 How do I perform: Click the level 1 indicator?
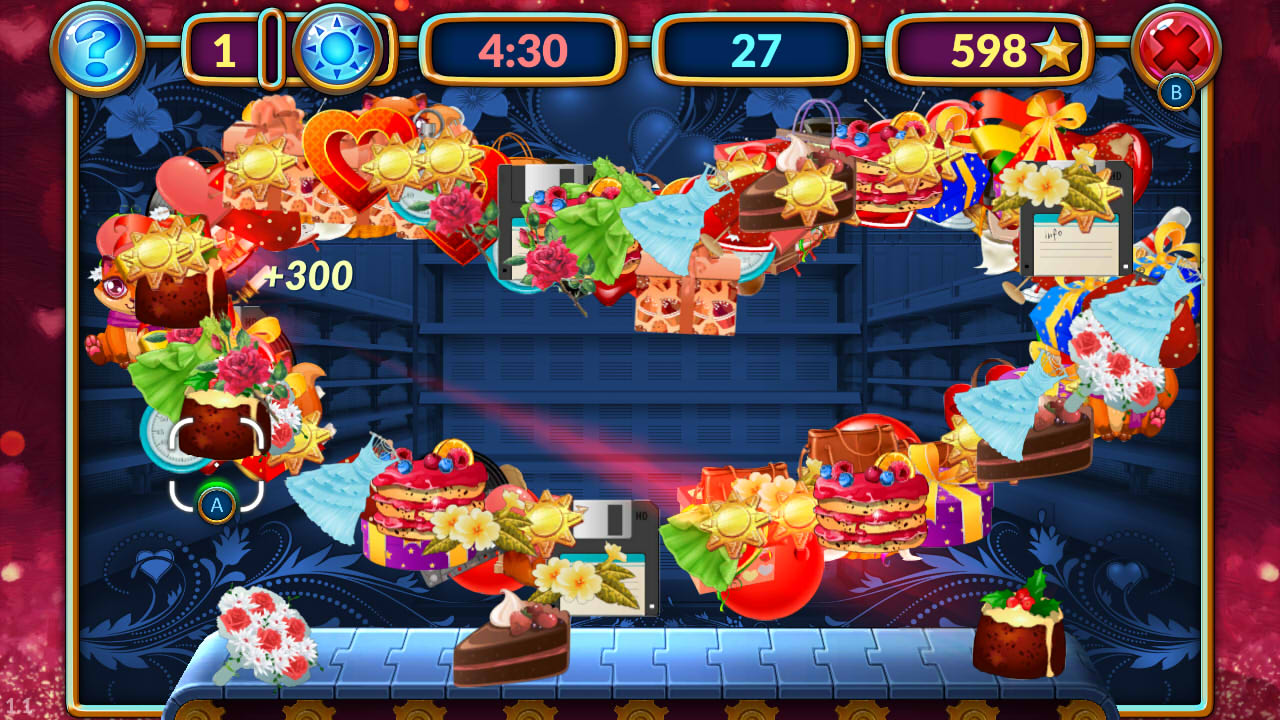(222, 48)
